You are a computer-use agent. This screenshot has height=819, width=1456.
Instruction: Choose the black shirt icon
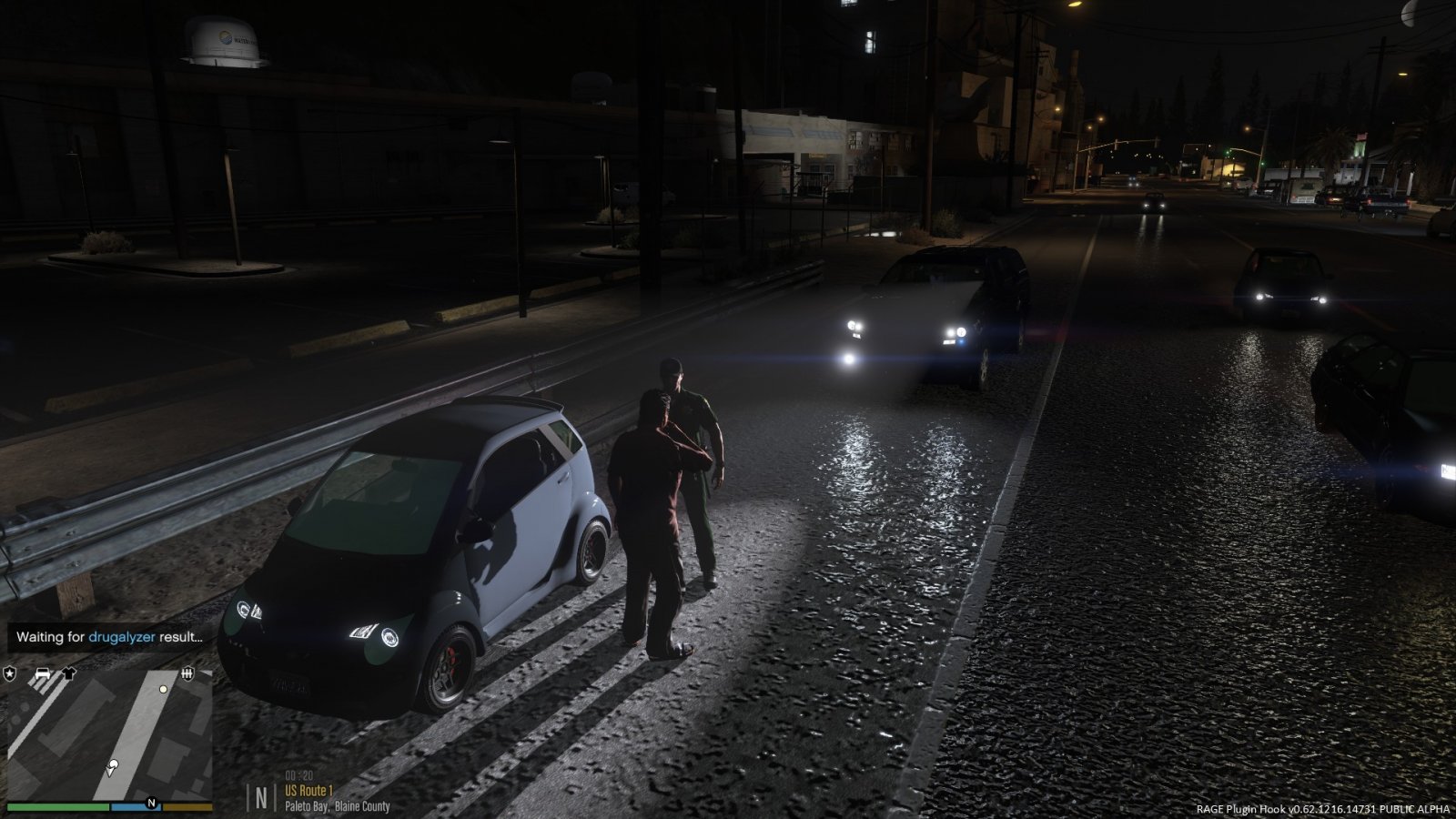pyautogui.click(x=68, y=674)
